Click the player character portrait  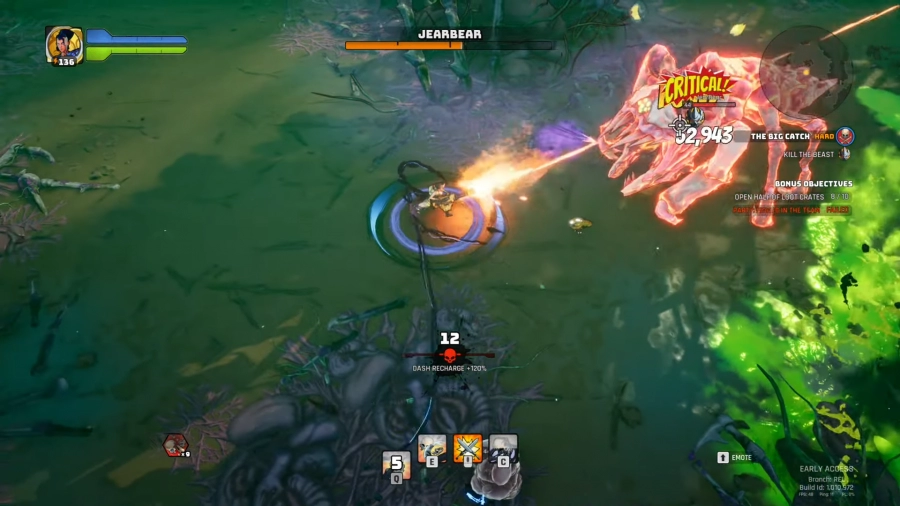pyautogui.click(x=63, y=44)
